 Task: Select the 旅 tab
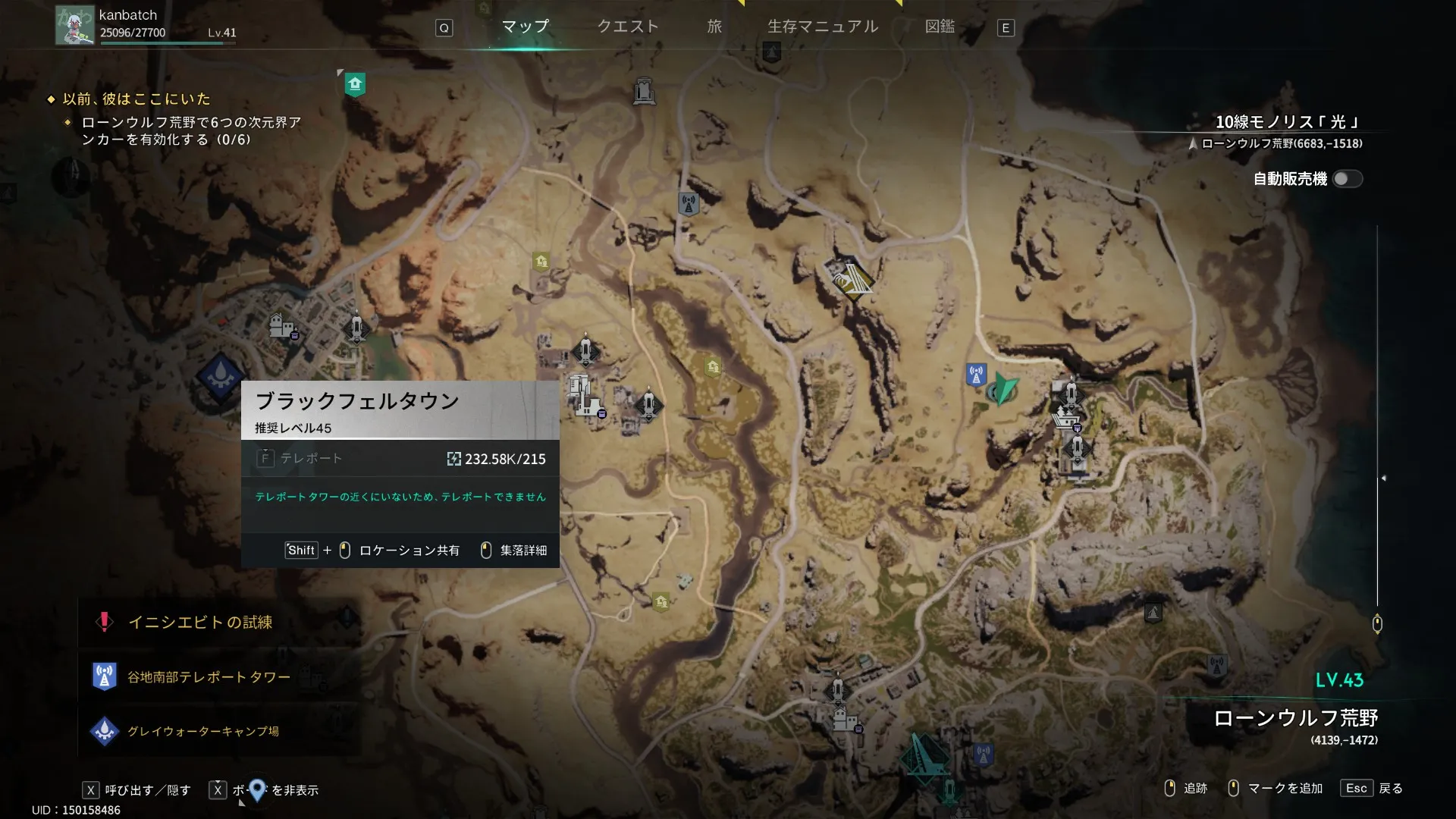(x=714, y=27)
